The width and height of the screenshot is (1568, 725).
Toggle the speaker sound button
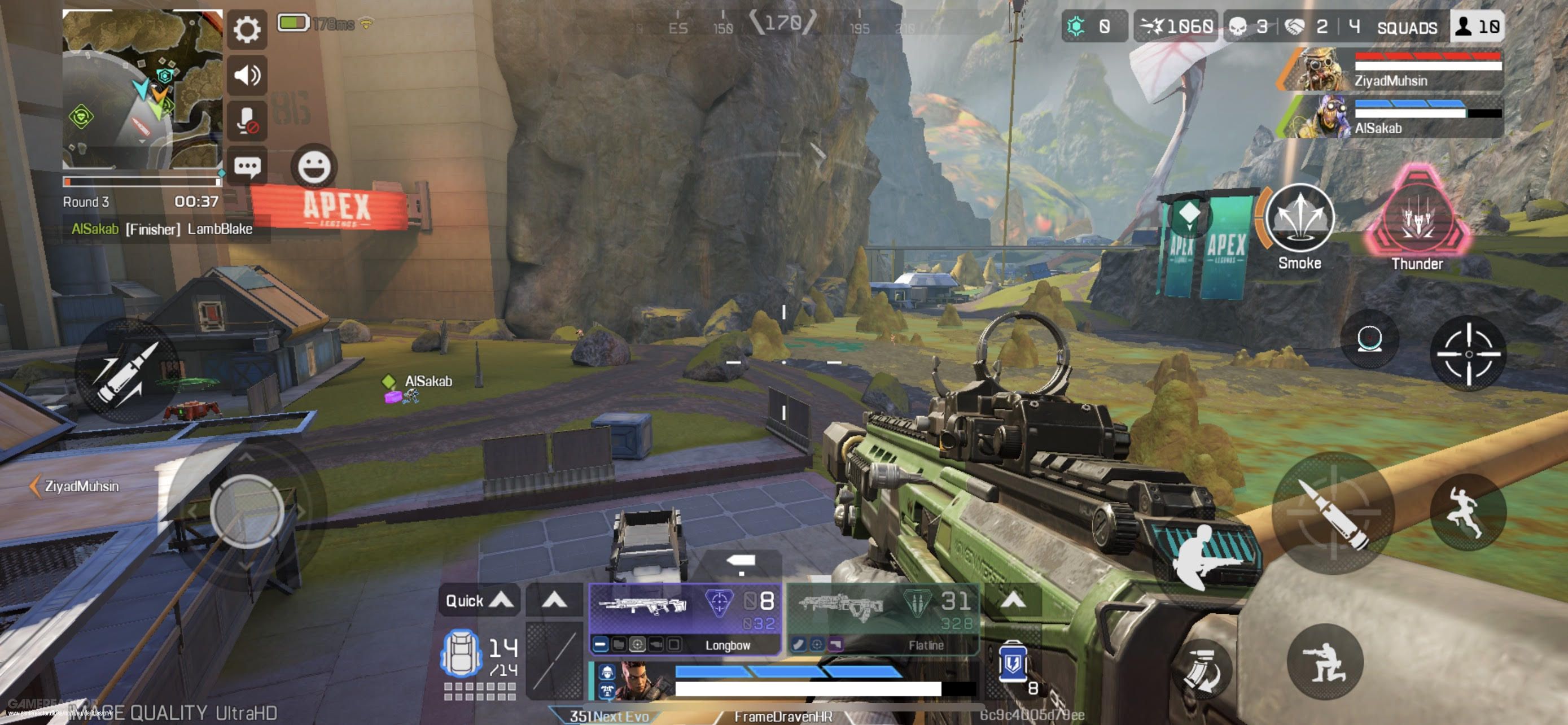(x=247, y=75)
